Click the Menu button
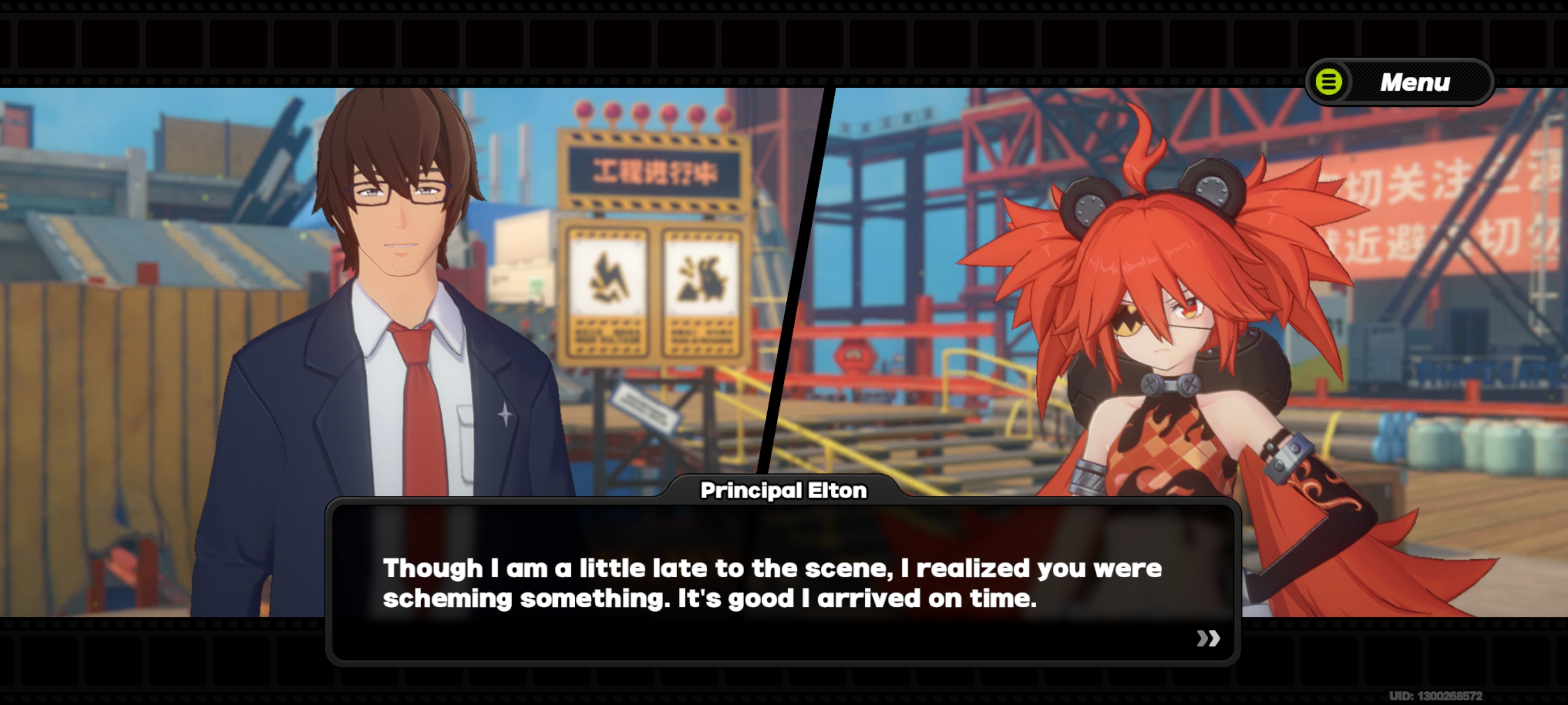The image size is (1568, 705). tap(1400, 81)
